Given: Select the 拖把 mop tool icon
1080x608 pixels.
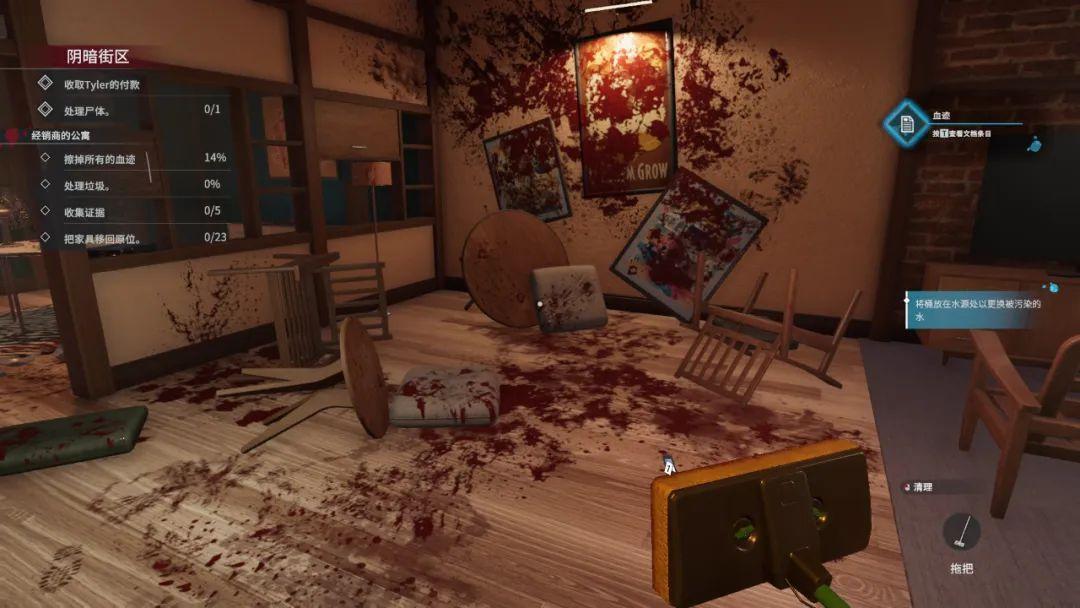Looking at the screenshot, I should pyautogui.click(x=961, y=532).
